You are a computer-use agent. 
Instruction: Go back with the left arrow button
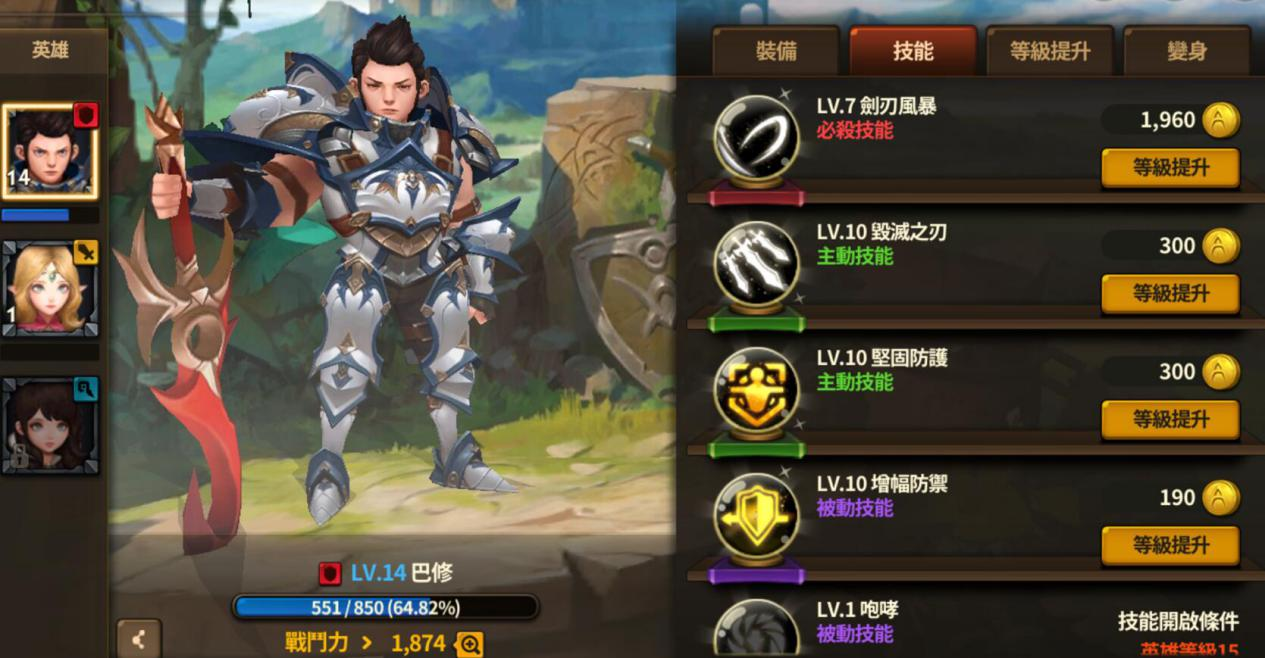(x=138, y=638)
